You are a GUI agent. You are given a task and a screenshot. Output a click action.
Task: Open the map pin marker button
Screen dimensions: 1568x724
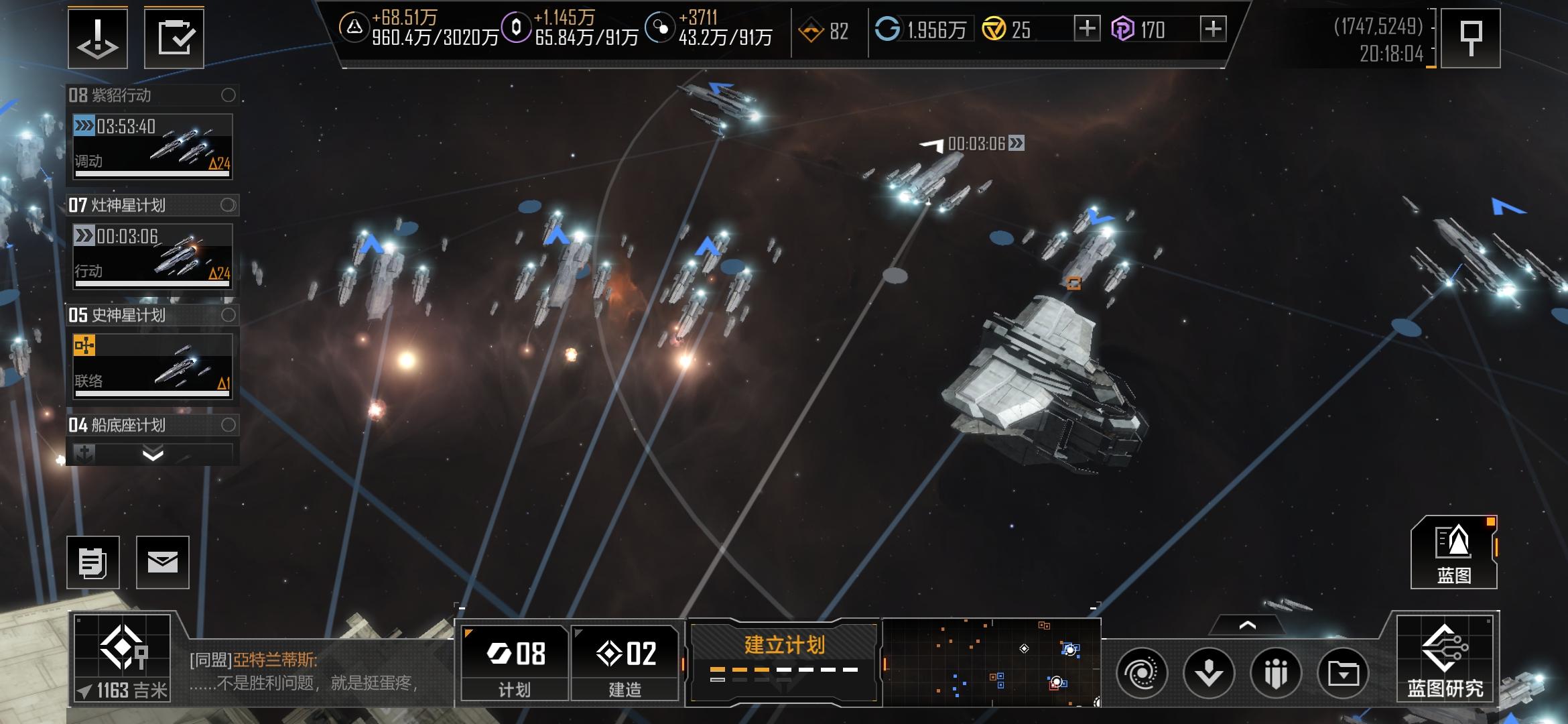point(1470,38)
